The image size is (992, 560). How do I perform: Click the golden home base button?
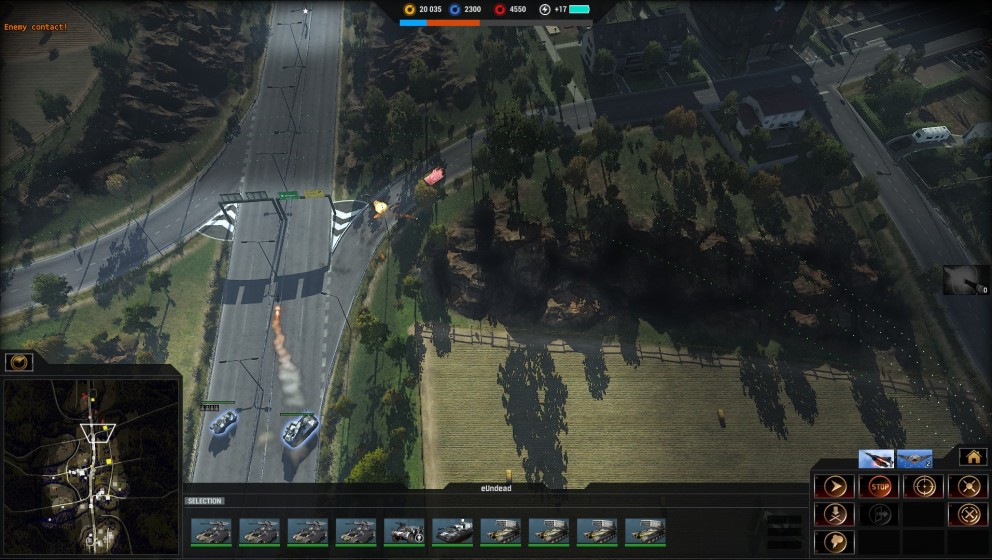[973, 456]
